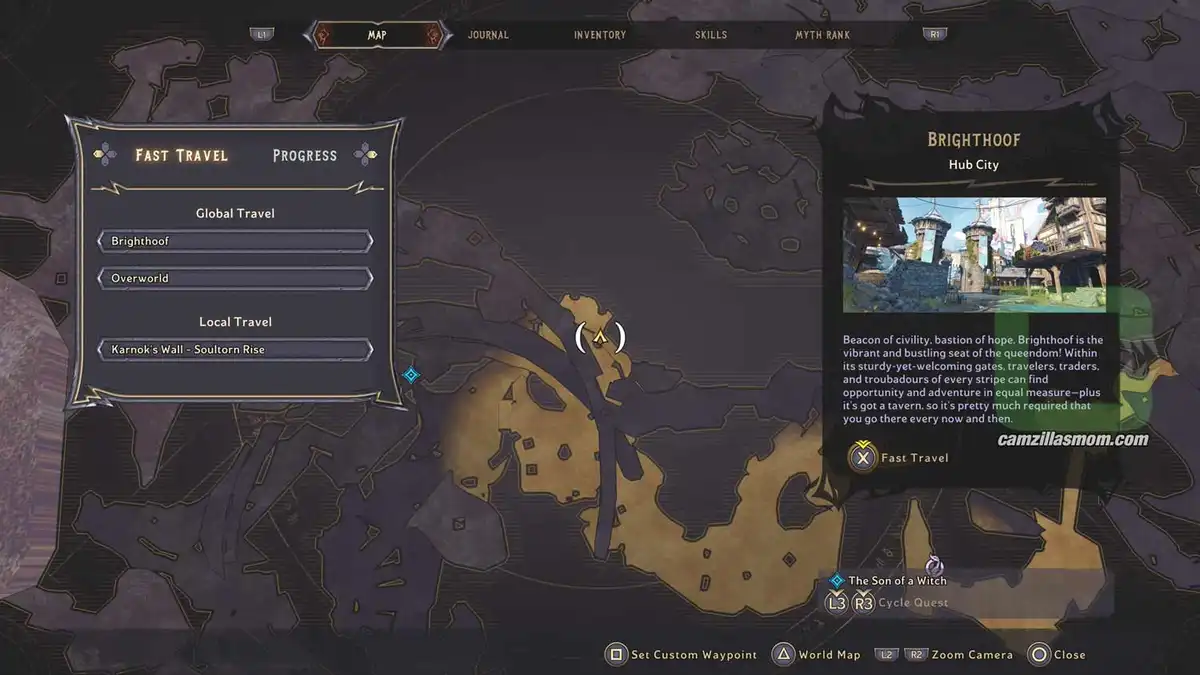Choose Overworld from Global Travel
This screenshot has width=1200, height=675.
(235, 278)
